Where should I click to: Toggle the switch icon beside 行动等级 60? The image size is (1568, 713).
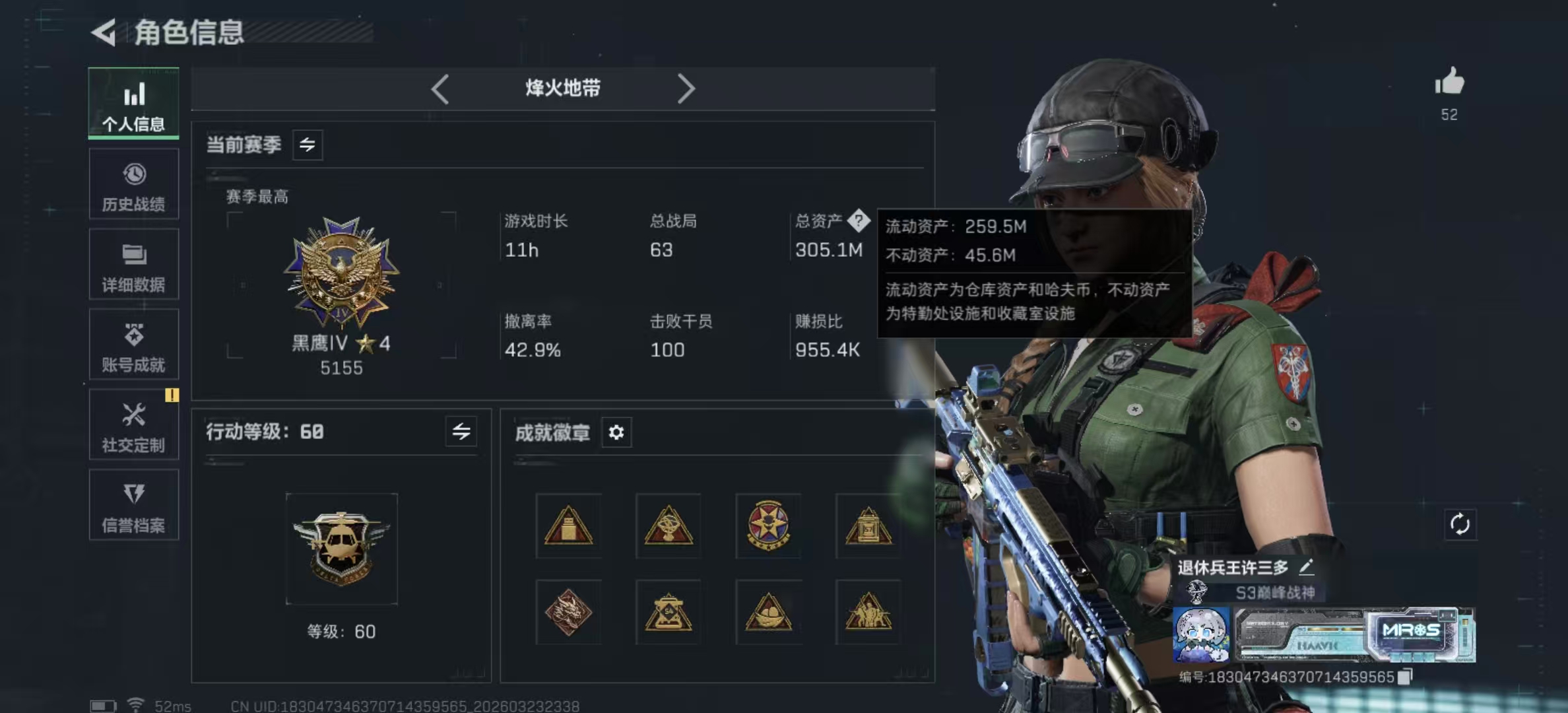click(x=462, y=432)
